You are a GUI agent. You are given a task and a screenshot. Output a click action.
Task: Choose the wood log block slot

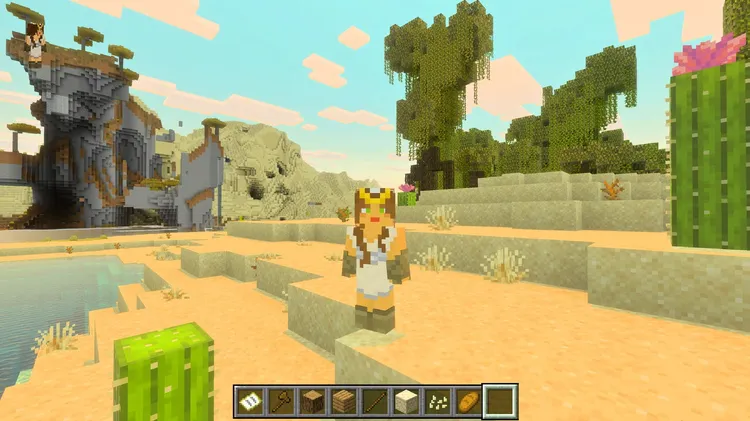pos(312,401)
